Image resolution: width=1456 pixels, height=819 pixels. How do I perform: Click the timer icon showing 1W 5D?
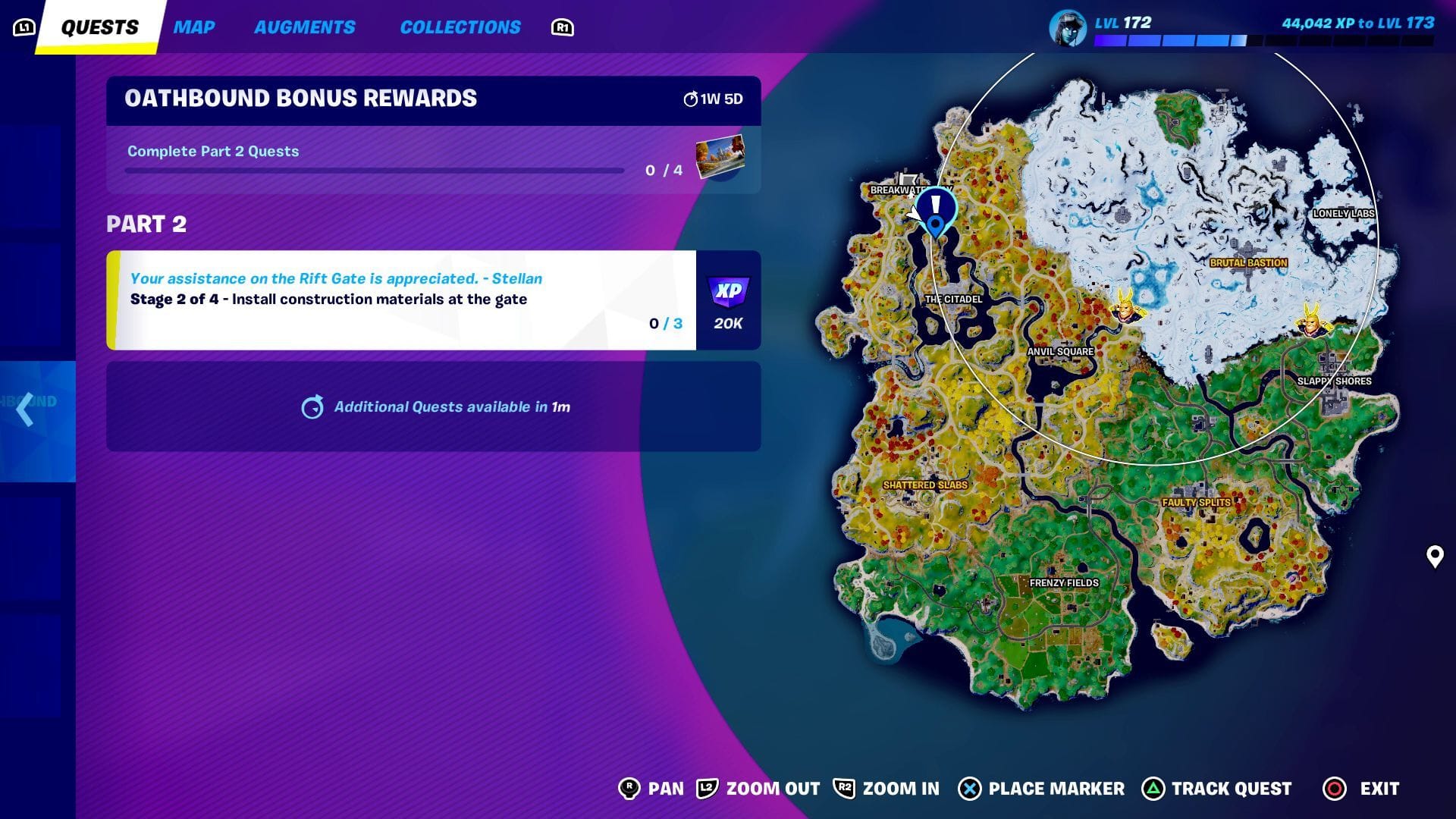(x=692, y=98)
